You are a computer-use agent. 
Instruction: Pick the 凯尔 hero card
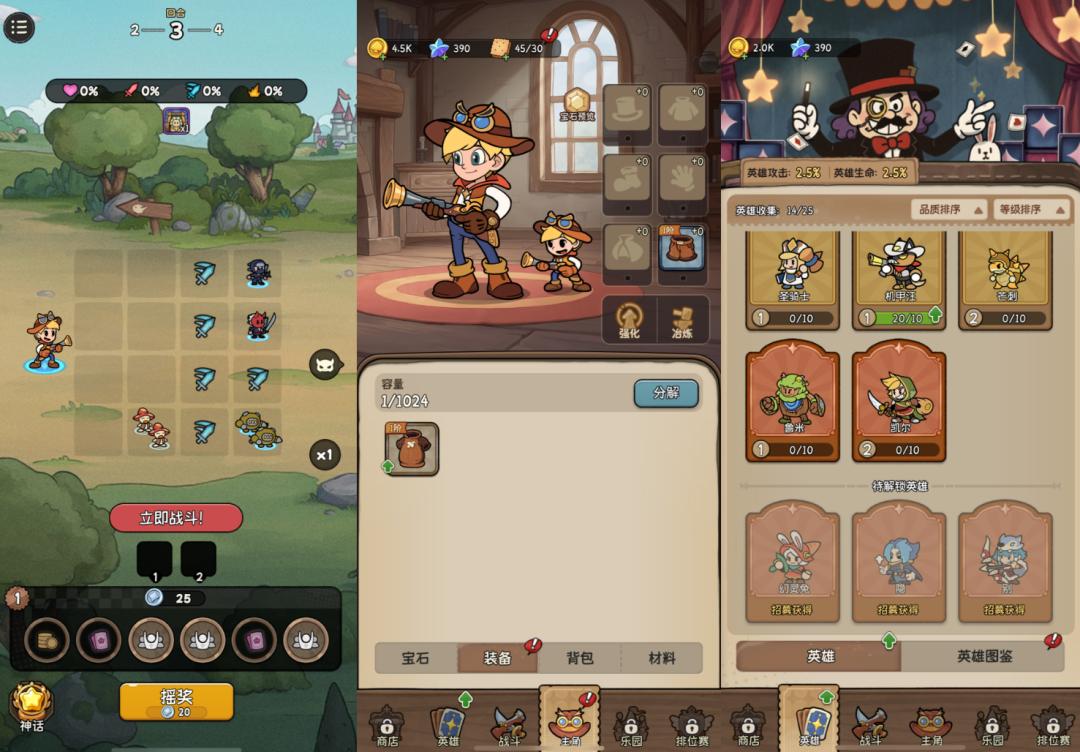[x=899, y=401]
